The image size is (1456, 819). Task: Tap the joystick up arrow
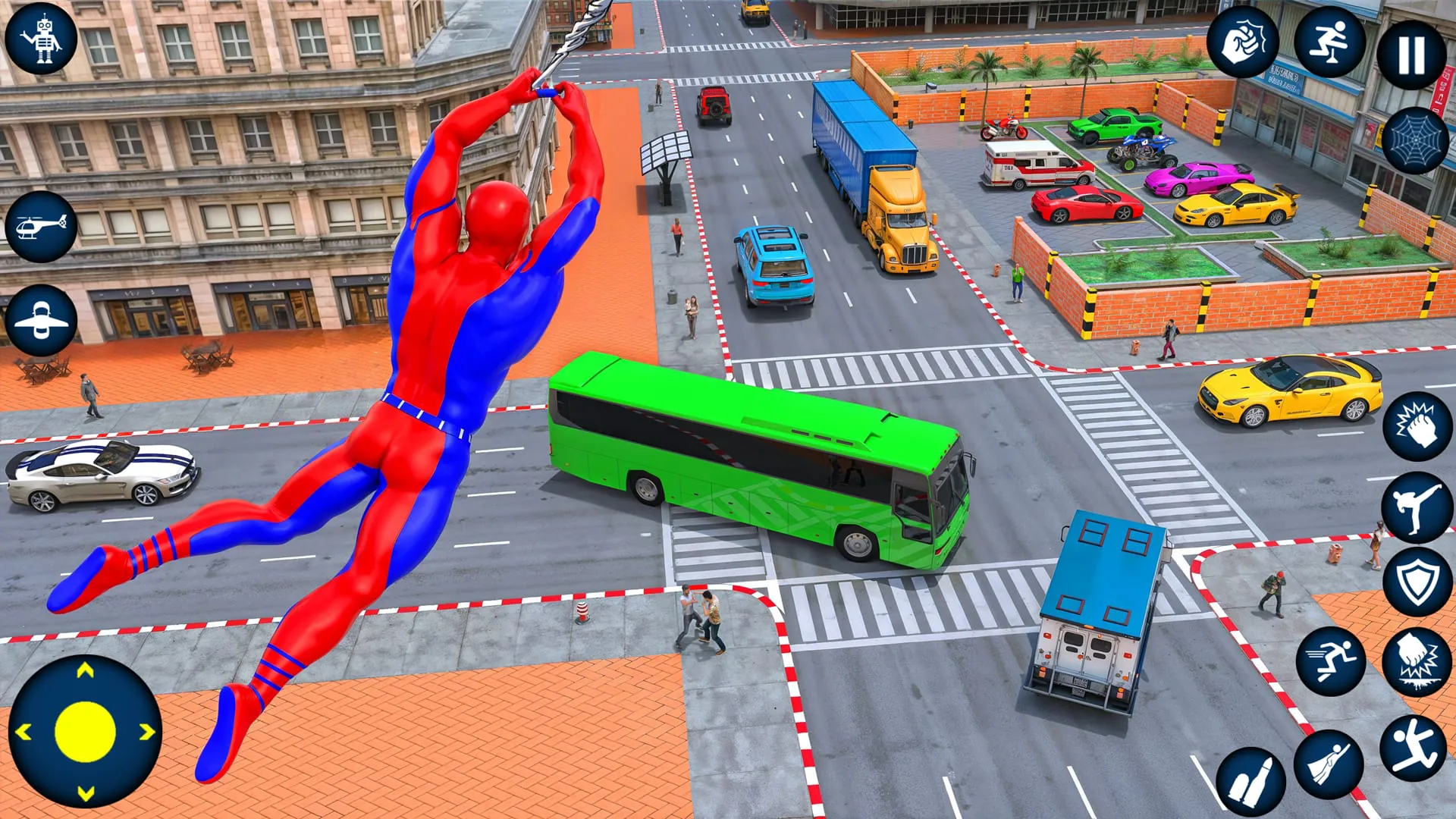(x=83, y=669)
